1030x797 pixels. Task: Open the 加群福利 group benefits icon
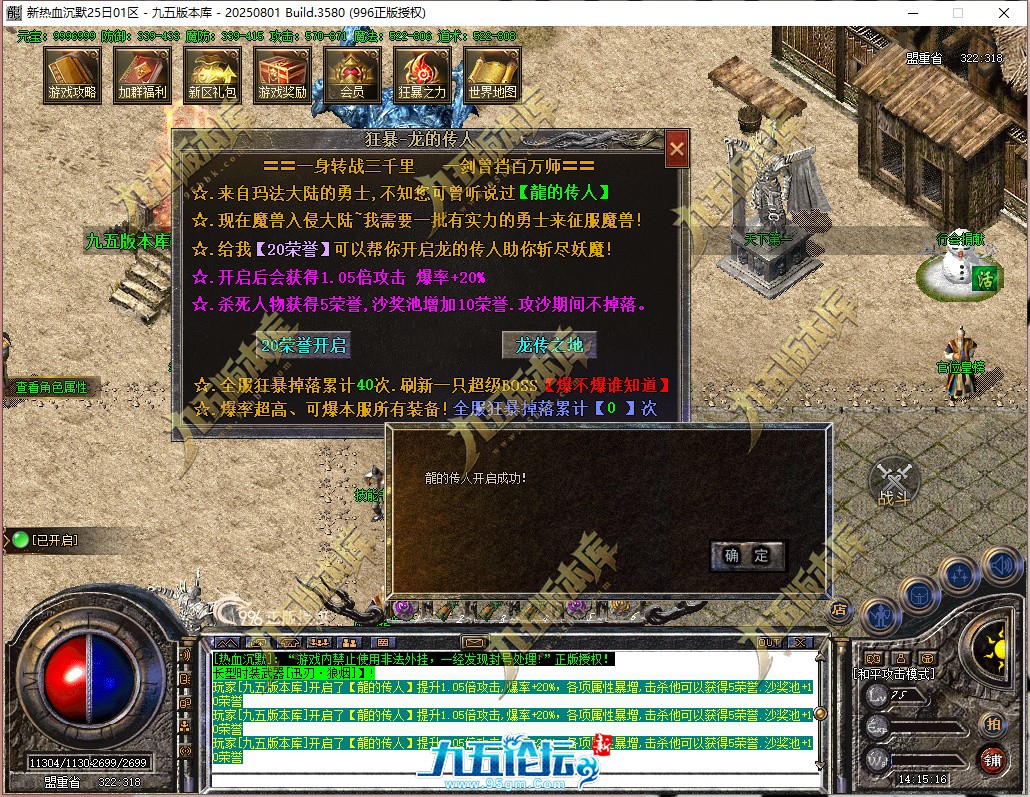(142, 73)
